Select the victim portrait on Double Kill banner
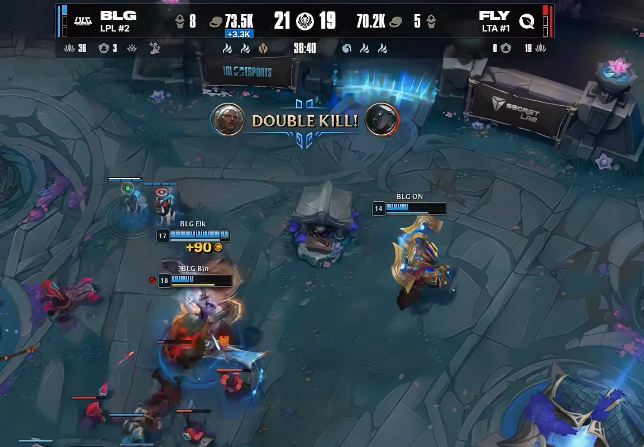Viewport: 644px width, 447px height. coord(381,120)
